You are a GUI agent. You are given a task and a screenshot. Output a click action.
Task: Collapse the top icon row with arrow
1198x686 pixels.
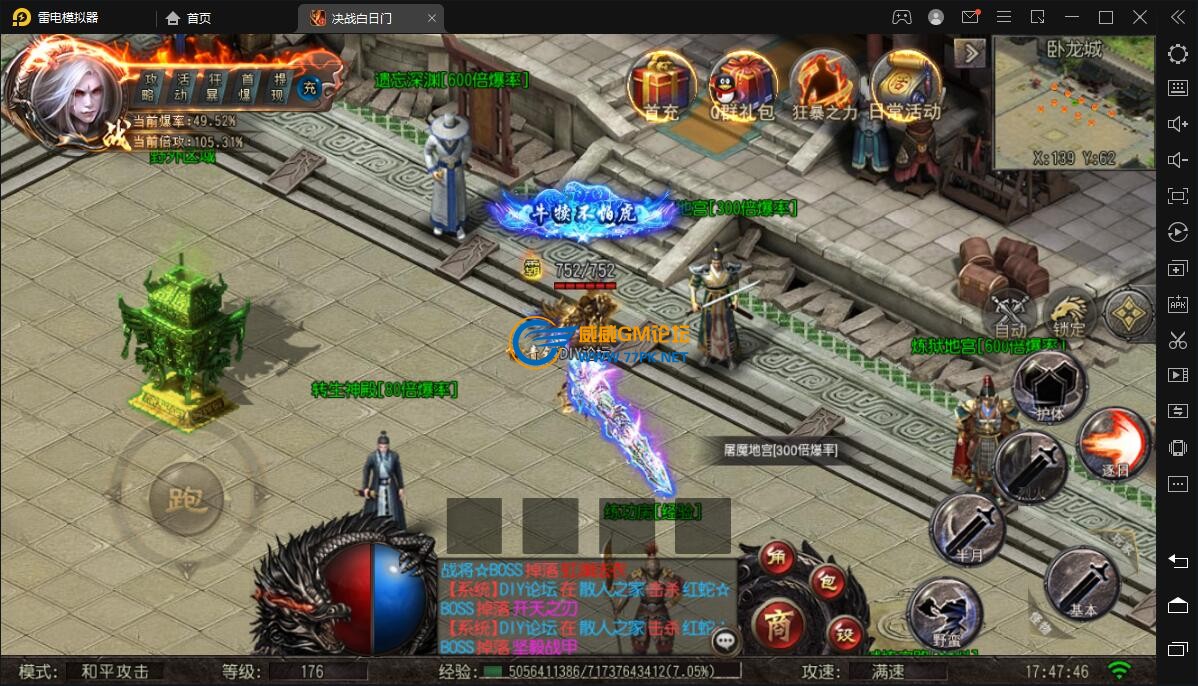coord(969,53)
